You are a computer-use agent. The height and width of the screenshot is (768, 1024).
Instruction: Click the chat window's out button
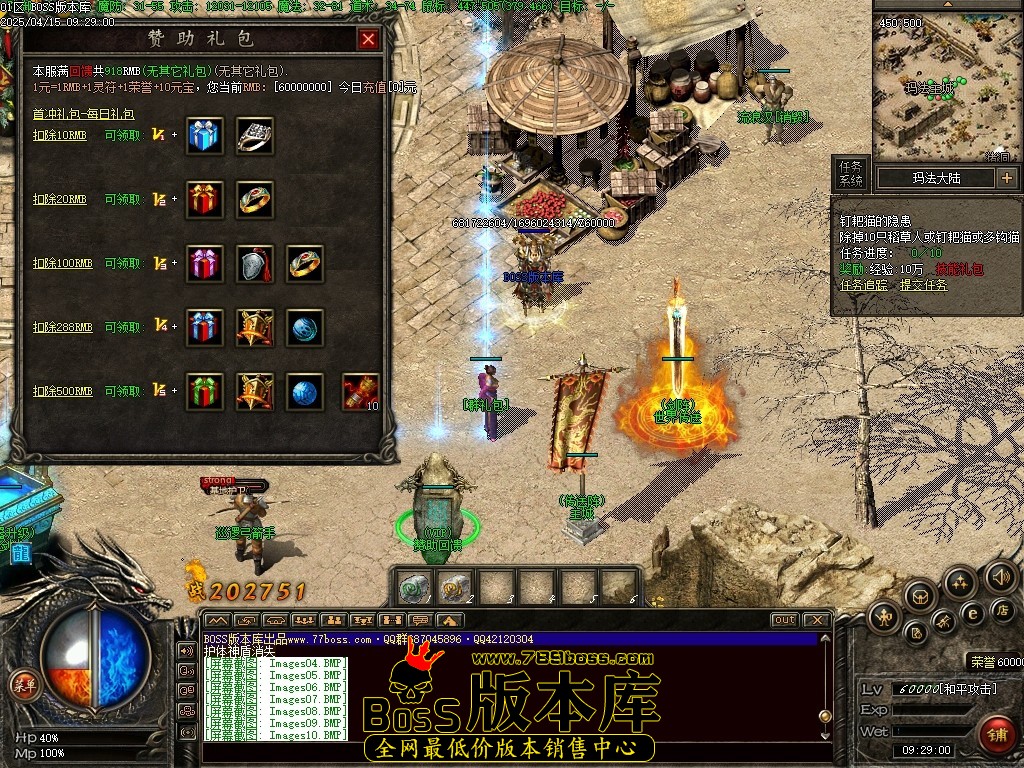click(785, 620)
